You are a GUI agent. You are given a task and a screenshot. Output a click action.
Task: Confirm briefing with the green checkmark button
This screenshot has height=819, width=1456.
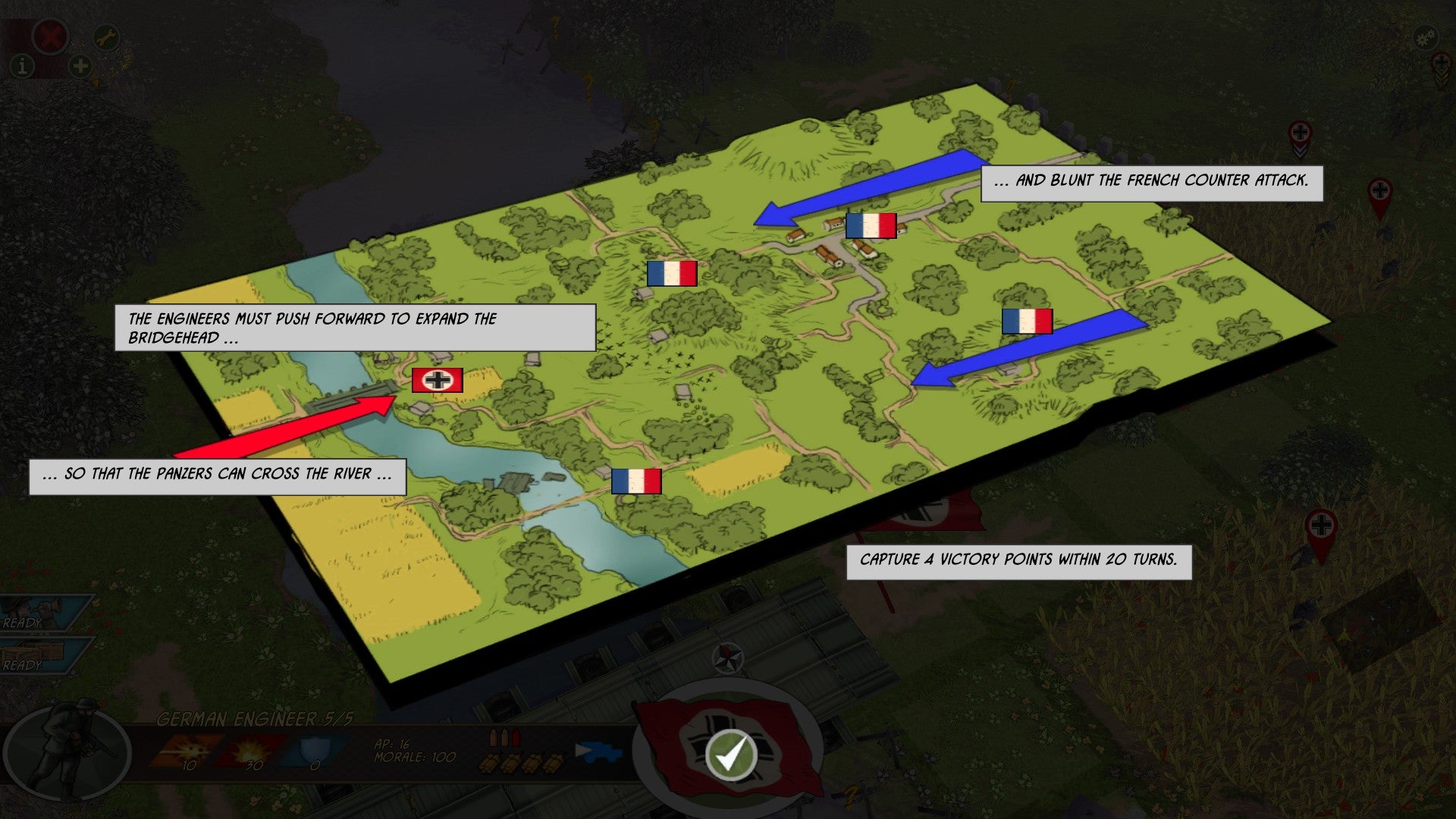click(x=730, y=755)
